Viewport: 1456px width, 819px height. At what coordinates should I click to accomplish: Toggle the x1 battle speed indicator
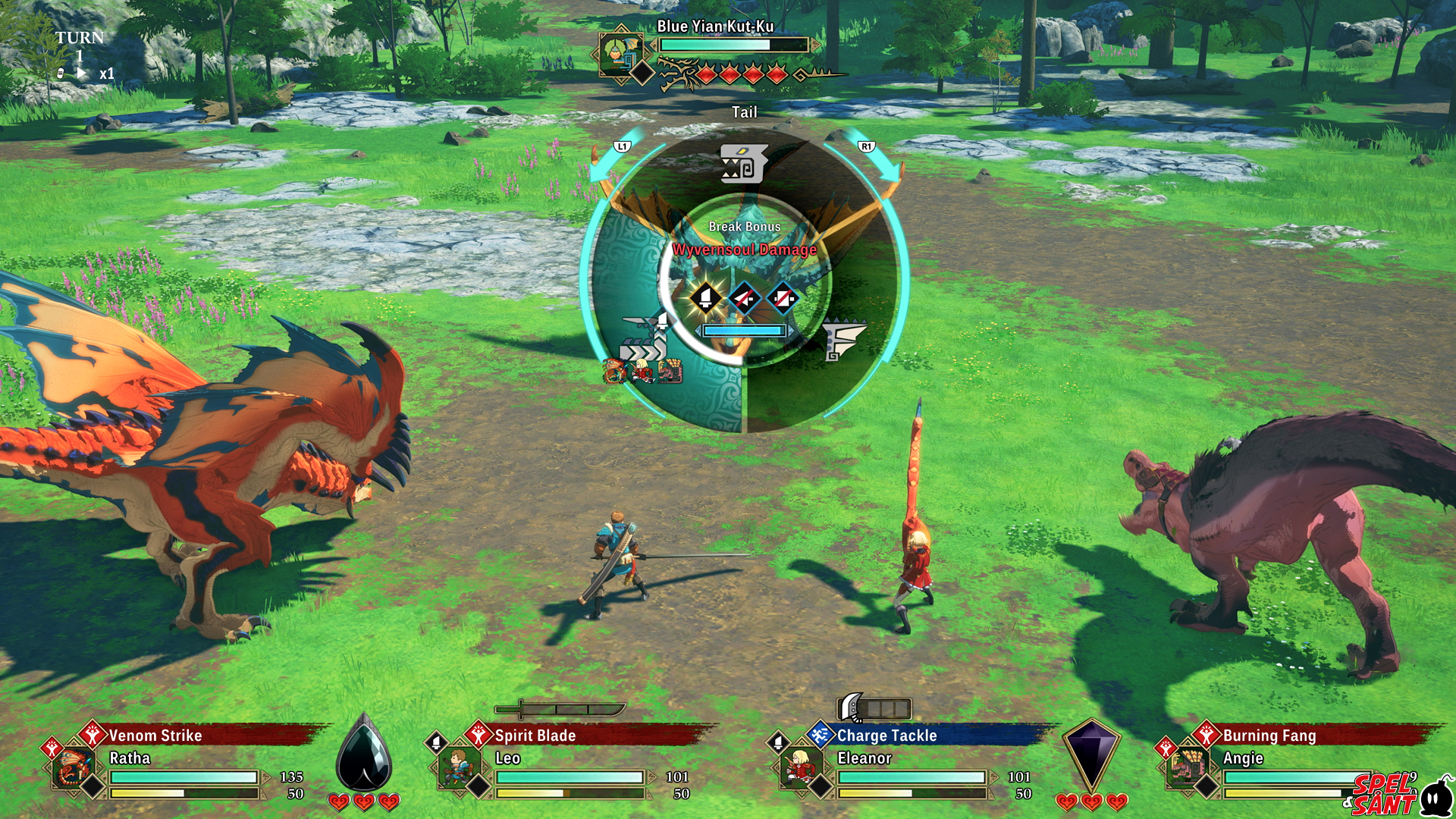click(x=106, y=74)
